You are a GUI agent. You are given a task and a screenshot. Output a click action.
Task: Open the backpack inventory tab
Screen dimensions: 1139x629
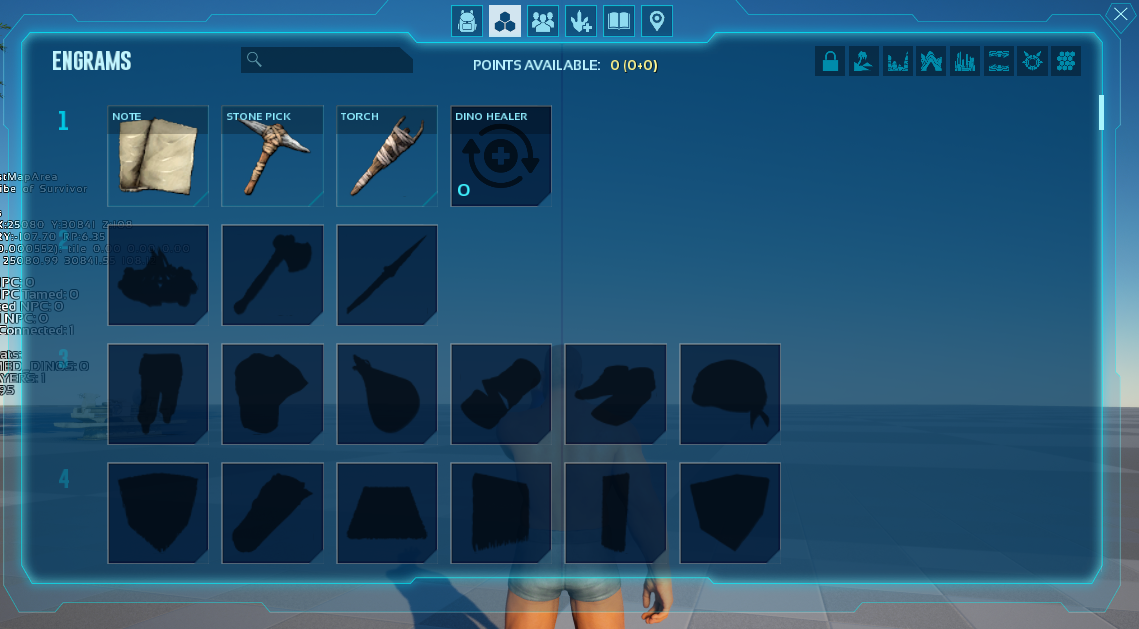(x=466, y=21)
